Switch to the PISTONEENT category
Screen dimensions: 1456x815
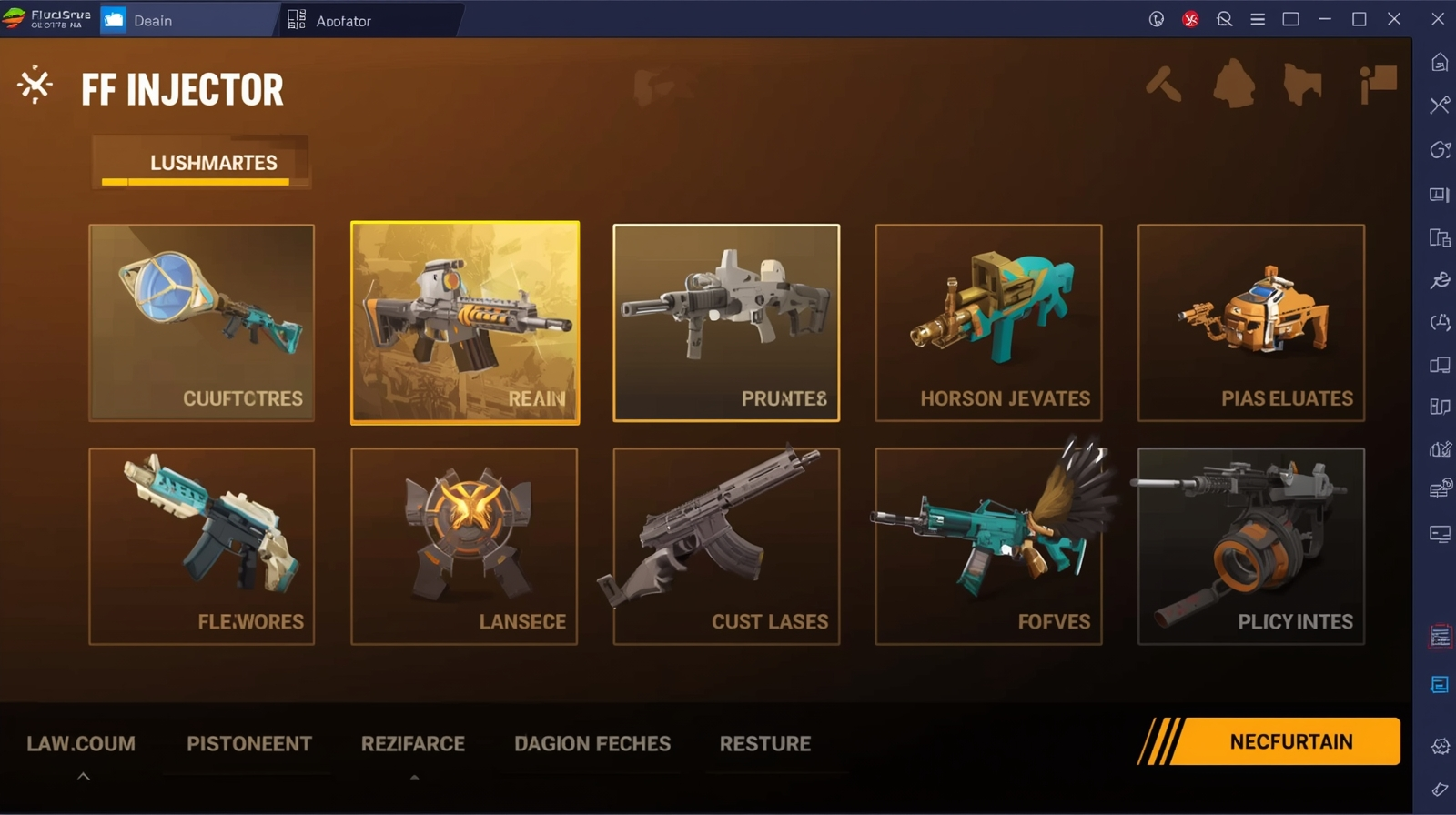coord(249,744)
